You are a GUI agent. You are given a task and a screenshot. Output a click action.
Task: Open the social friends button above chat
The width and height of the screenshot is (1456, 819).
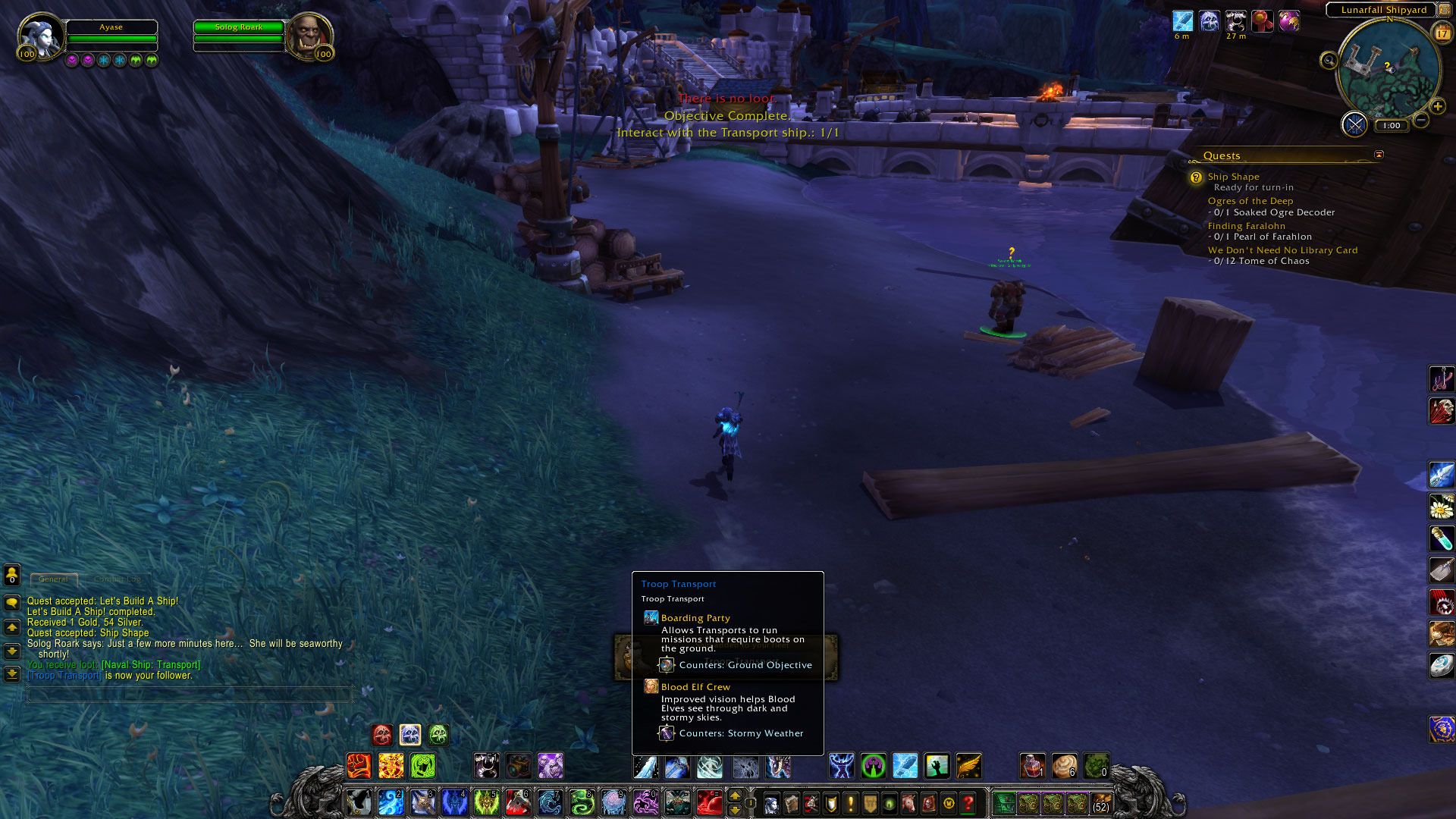pyautogui.click(x=12, y=576)
